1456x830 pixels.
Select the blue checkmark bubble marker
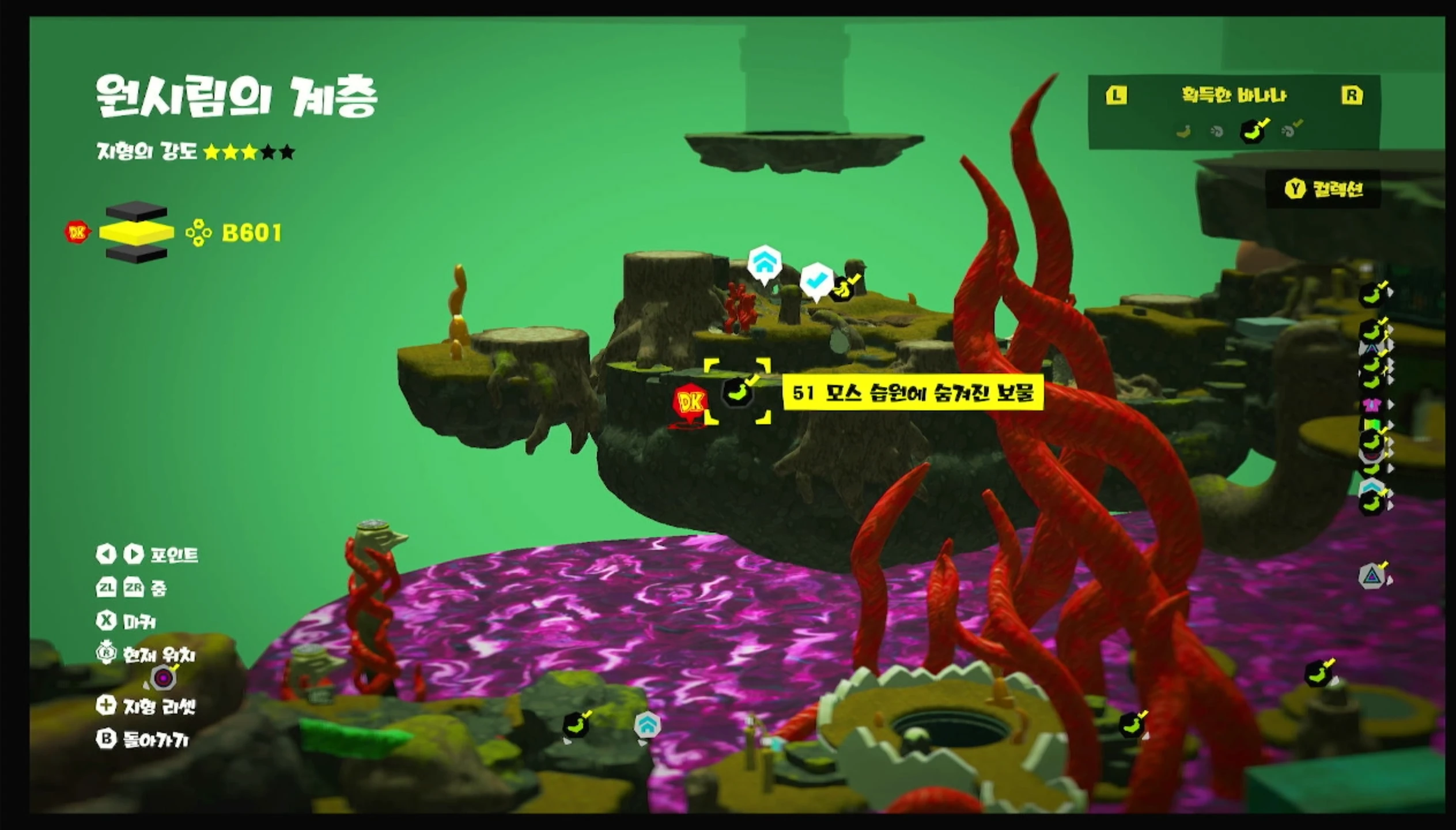pos(816,280)
